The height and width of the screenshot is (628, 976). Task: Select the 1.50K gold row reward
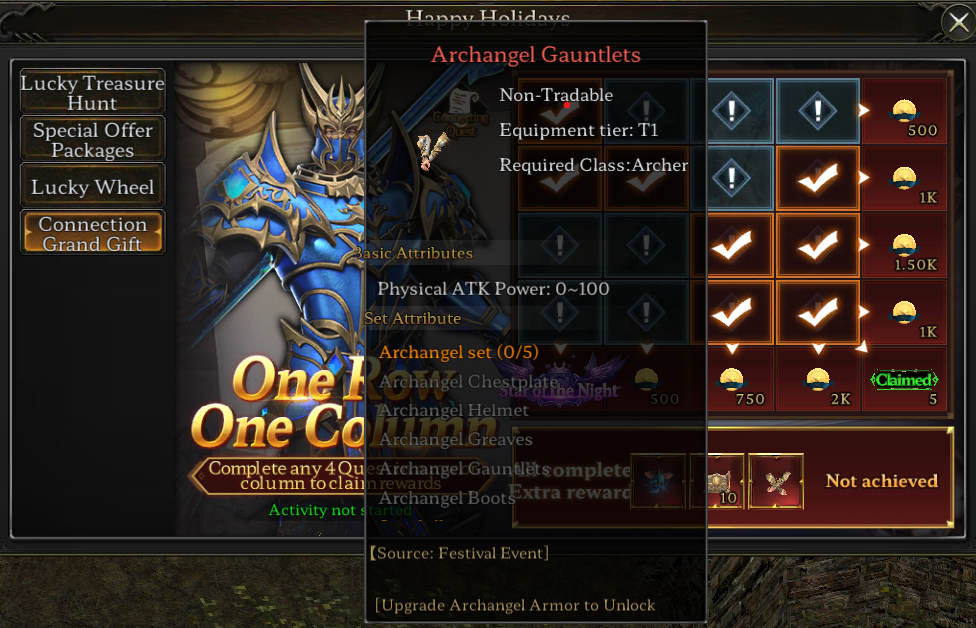(904, 246)
